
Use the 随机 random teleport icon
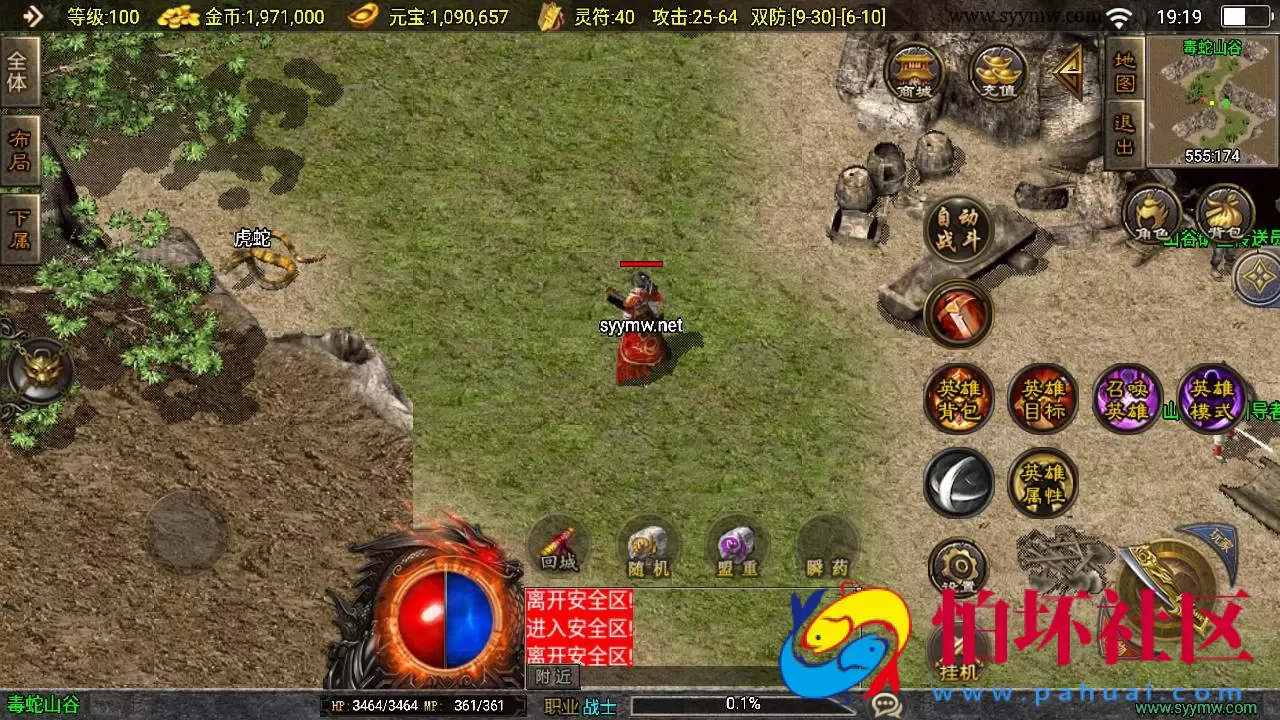click(648, 548)
